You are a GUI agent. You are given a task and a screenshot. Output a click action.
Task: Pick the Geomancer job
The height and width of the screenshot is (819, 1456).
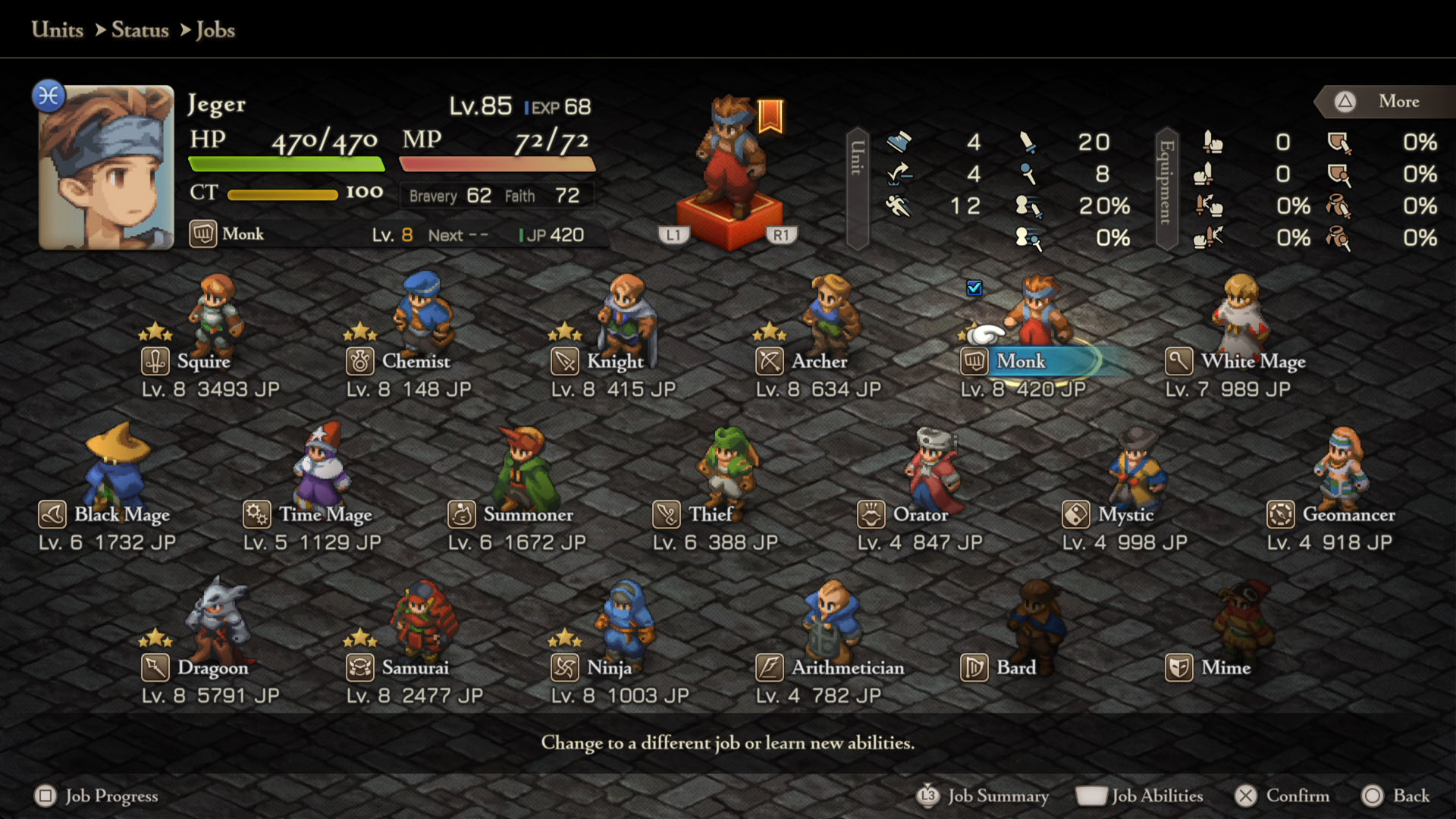tap(1348, 515)
